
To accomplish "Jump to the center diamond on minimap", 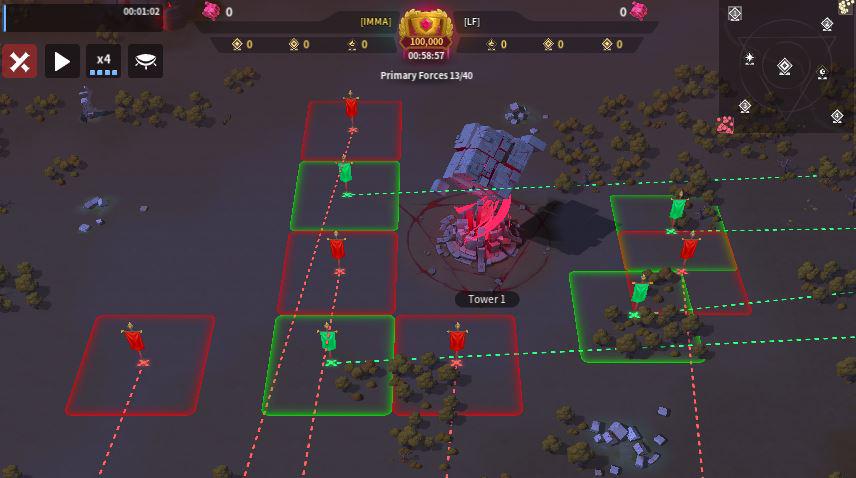I will [x=785, y=67].
